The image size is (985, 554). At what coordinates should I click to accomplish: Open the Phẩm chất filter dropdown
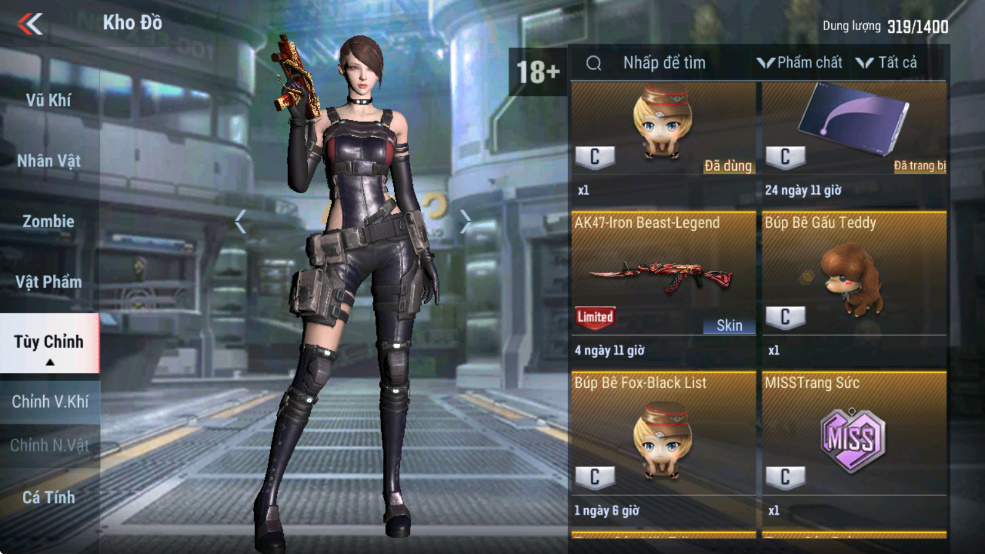[799, 63]
